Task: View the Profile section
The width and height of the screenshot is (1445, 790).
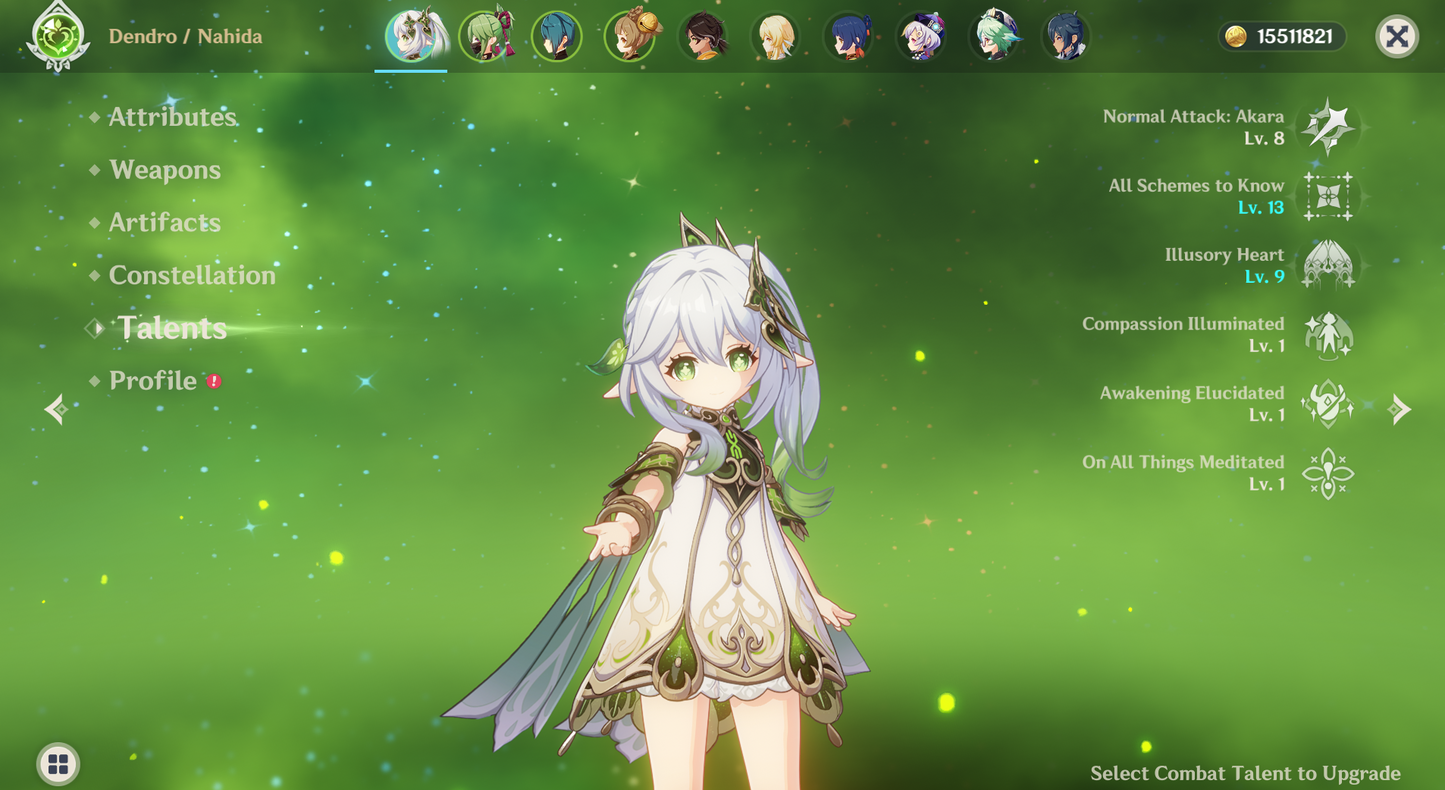Action: pyautogui.click(x=153, y=381)
